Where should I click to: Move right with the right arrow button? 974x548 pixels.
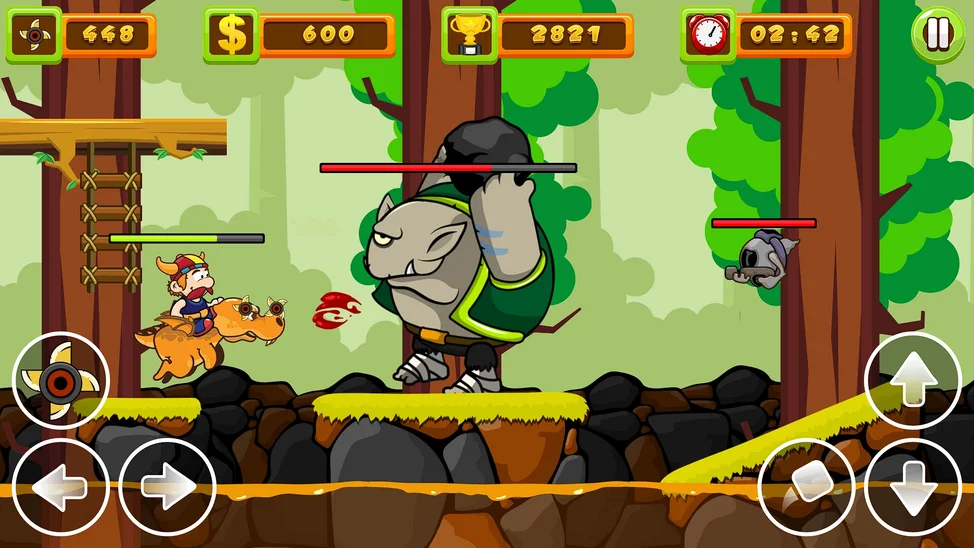(167, 487)
